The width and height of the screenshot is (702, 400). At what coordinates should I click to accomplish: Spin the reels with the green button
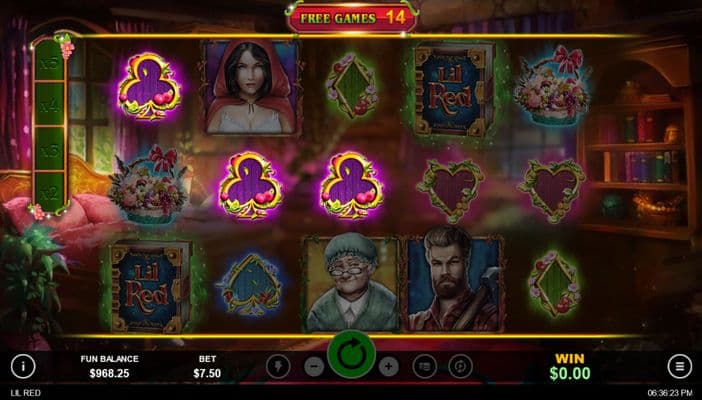pyautogui.click(x=351, y=356)
